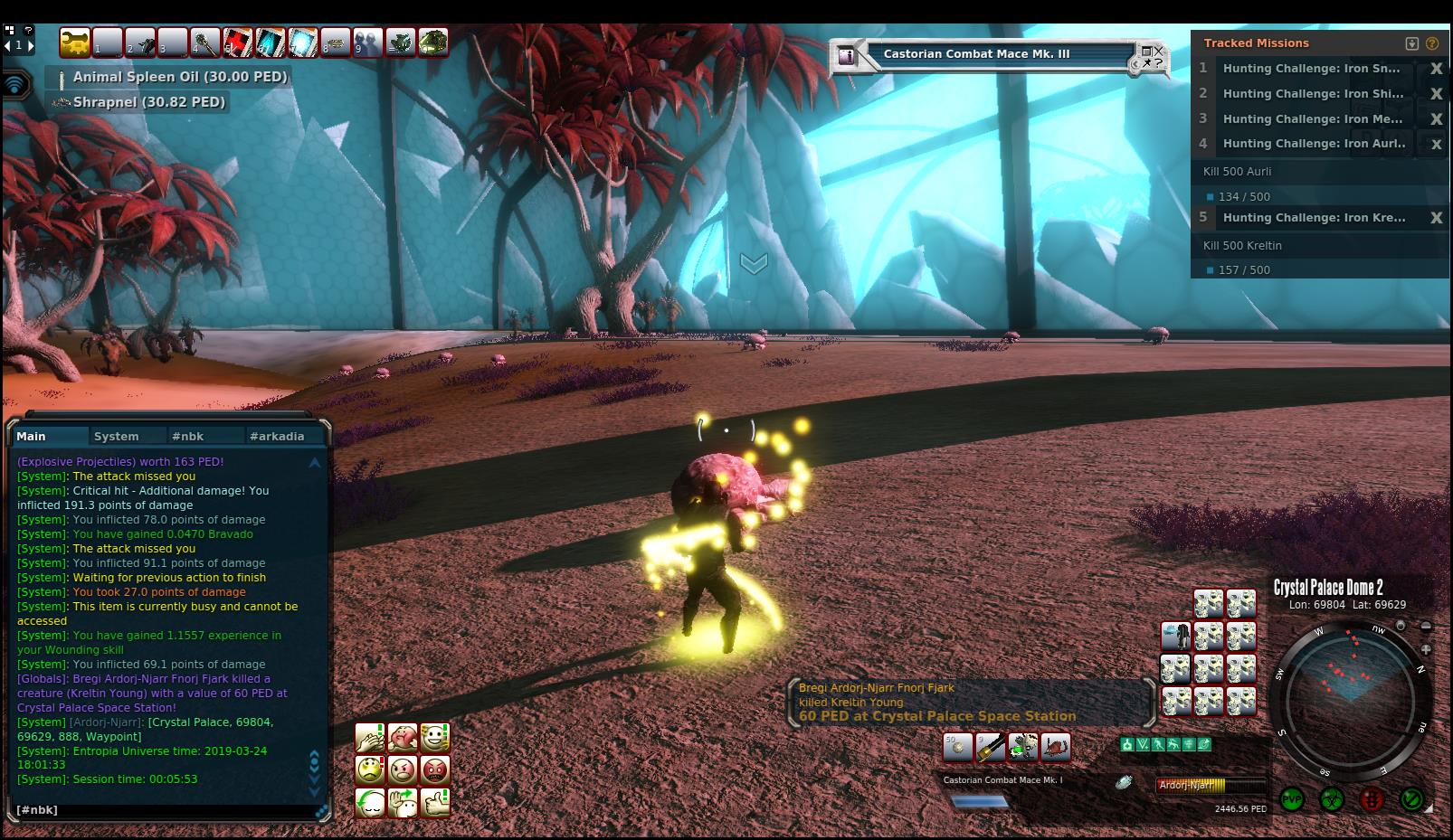1453x840 pixels.
Task: Open the yellow wrench action library icon
Action: pyautogui.click(x=75, y=42)
